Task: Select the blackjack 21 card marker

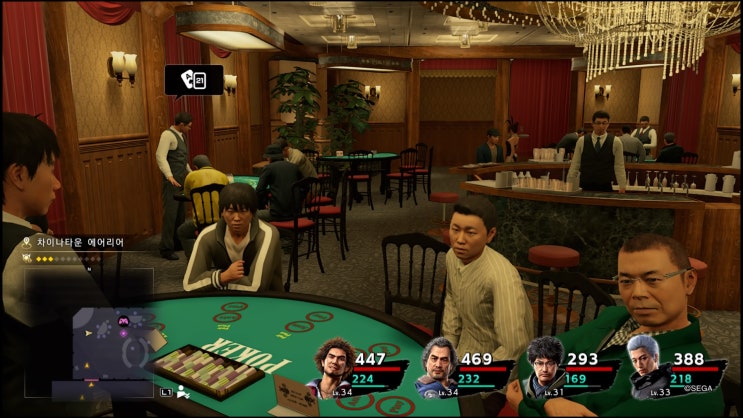Action: coord(194,79)
